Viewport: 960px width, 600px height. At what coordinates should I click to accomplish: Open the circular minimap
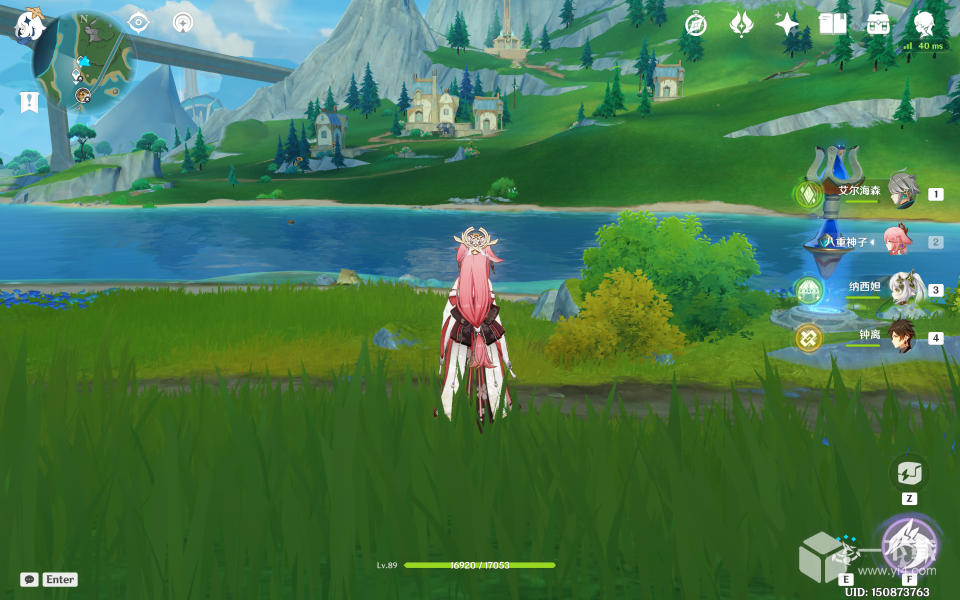(84, 58)
